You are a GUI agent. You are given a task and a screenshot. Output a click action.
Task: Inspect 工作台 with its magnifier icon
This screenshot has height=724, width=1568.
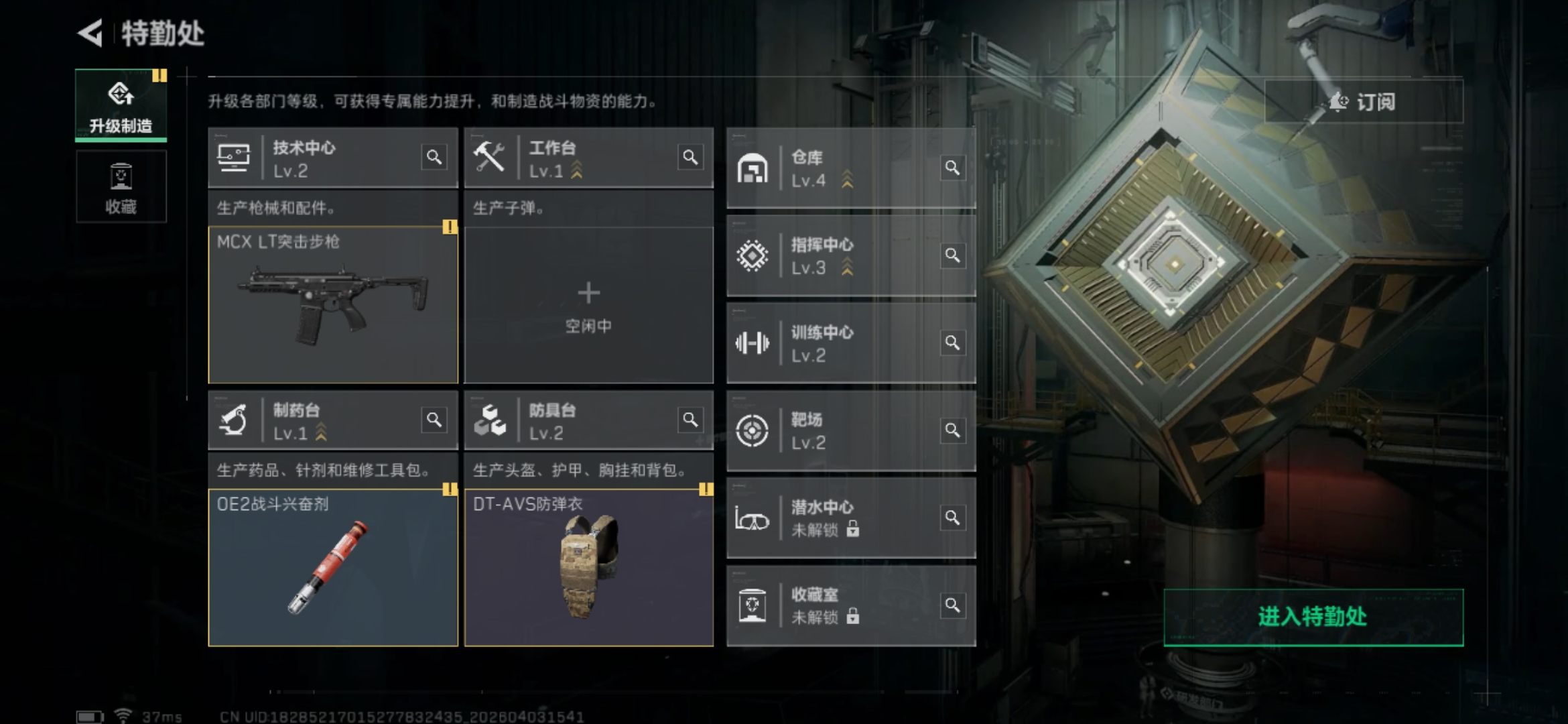click(x=690, y=158)
